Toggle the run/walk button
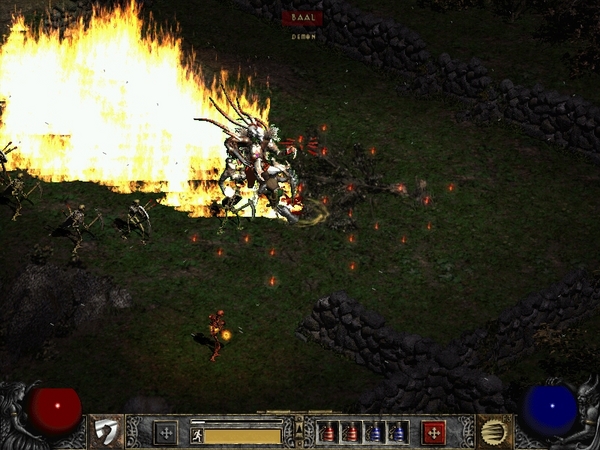This screenshot has width=600, height=450. click(197, 435)
